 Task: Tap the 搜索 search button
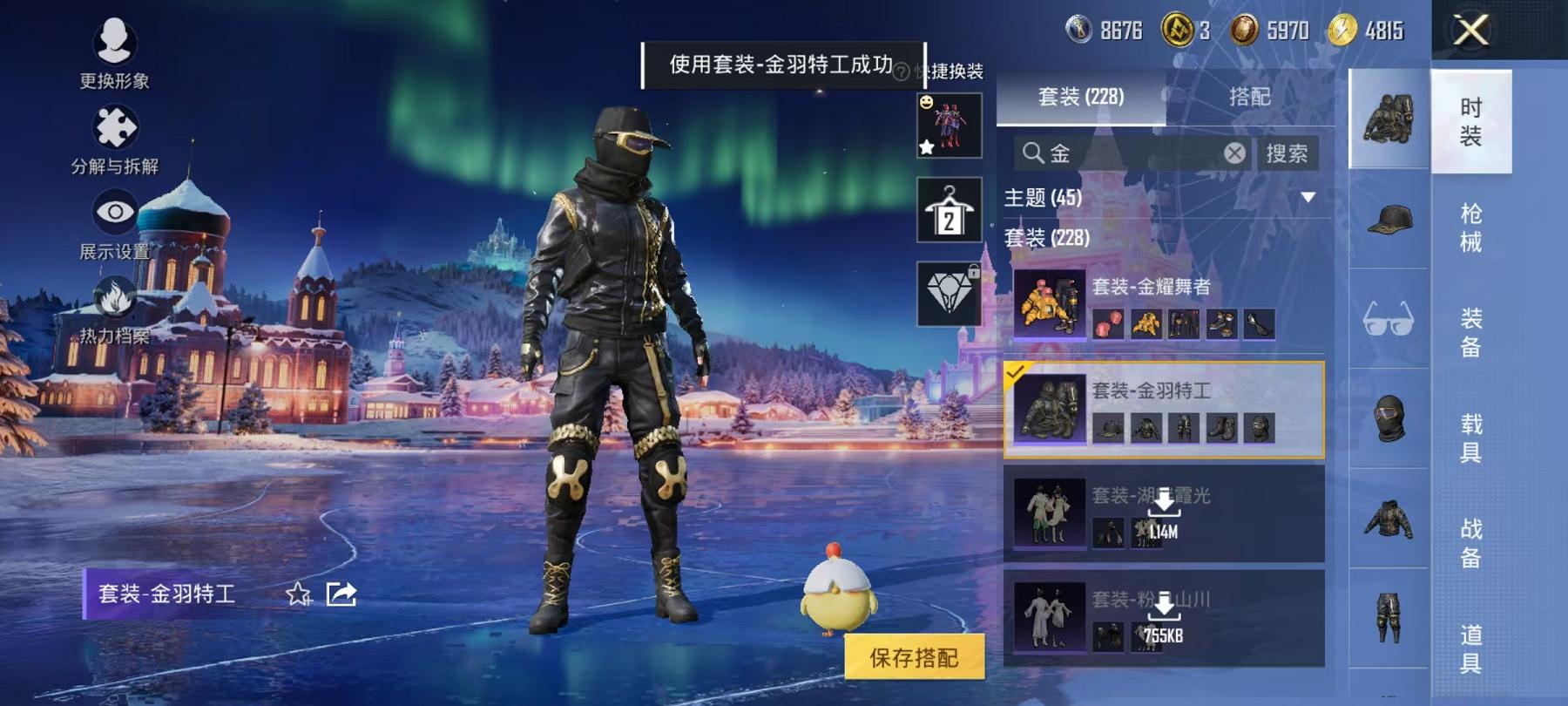point(1289,153)
